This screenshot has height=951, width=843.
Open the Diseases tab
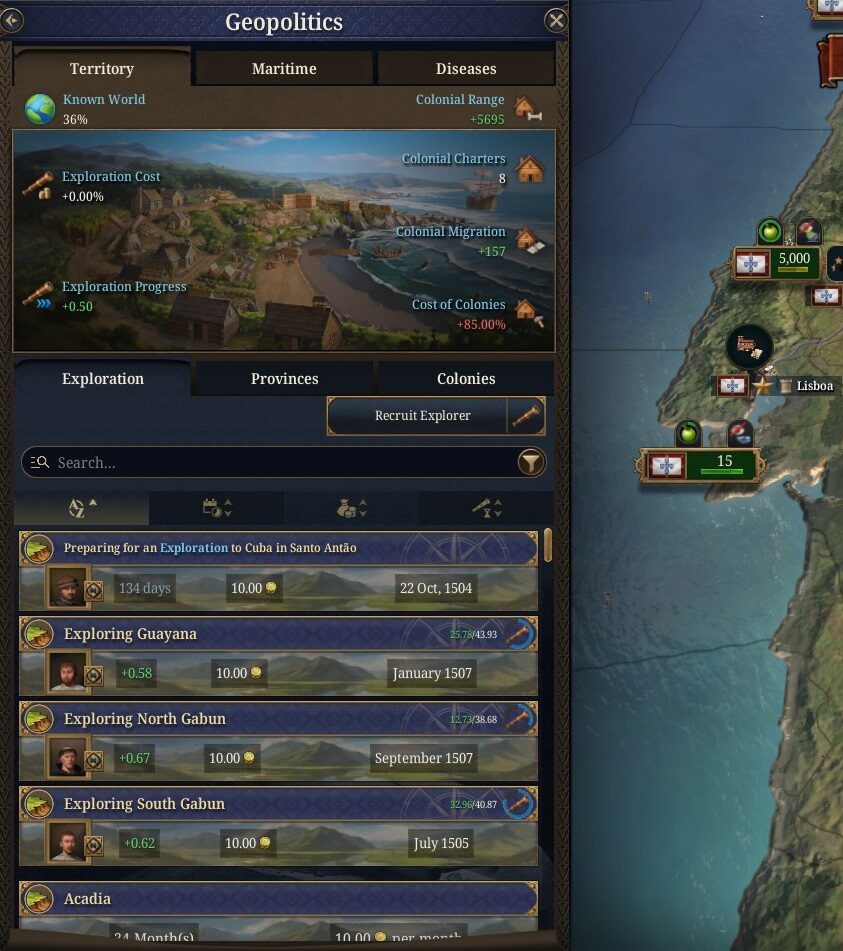pyautogui.click(x=466, y=69)
